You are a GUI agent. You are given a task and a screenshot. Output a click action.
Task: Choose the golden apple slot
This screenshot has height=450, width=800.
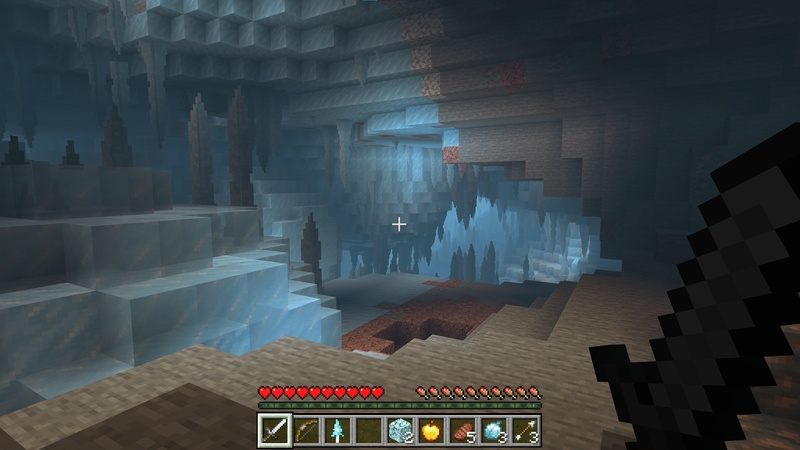pyautogui.click(x=433, y=430)
